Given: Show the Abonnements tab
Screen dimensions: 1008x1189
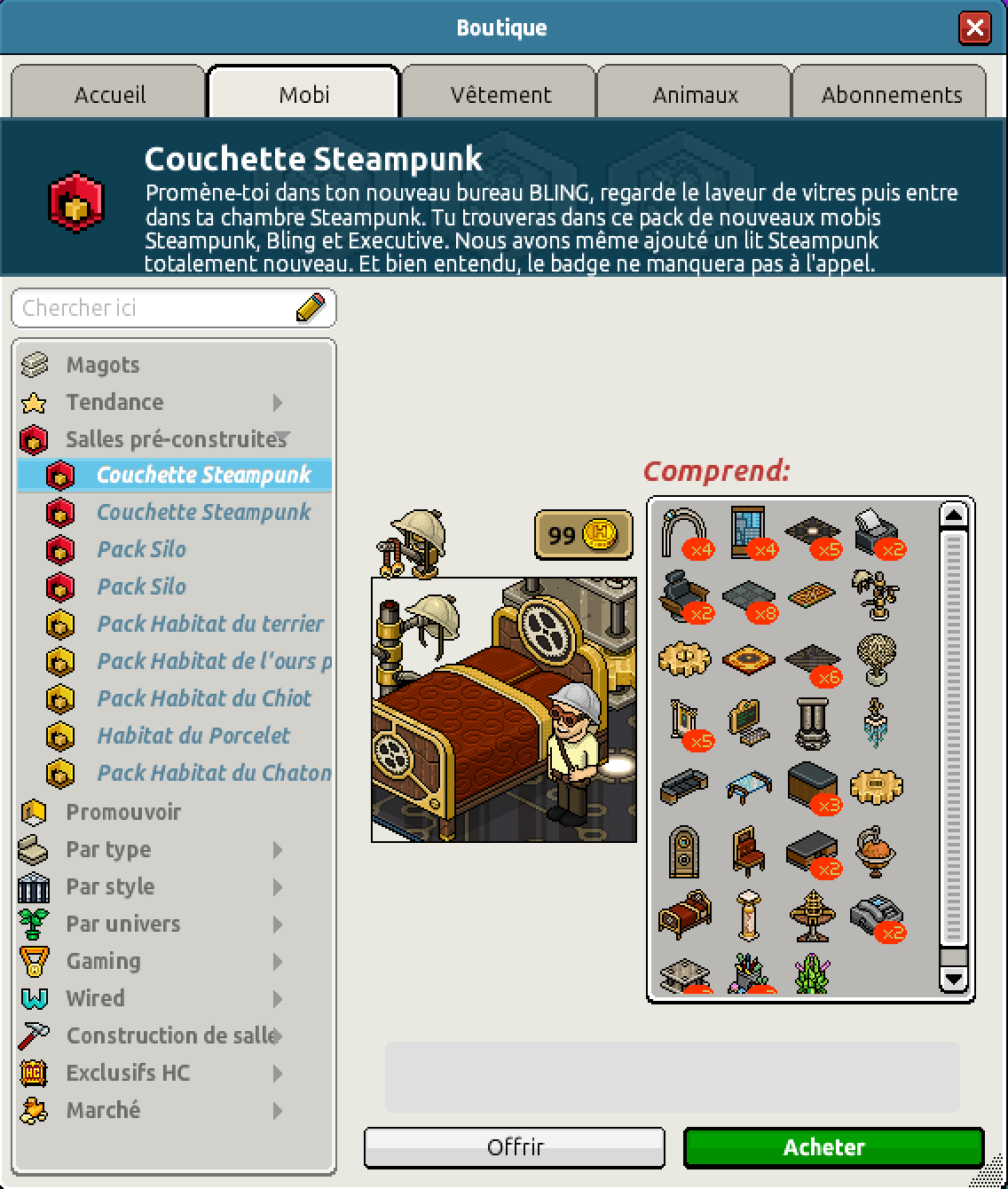Looking at the screenshot, I should (x=891, y=94).
